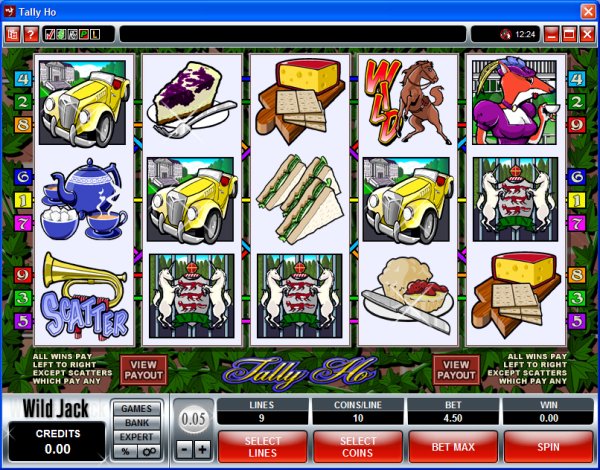The width and height of the screenshot is (600, 470).
Task: Increase coin size with plus button
Action: click(203, 449)
